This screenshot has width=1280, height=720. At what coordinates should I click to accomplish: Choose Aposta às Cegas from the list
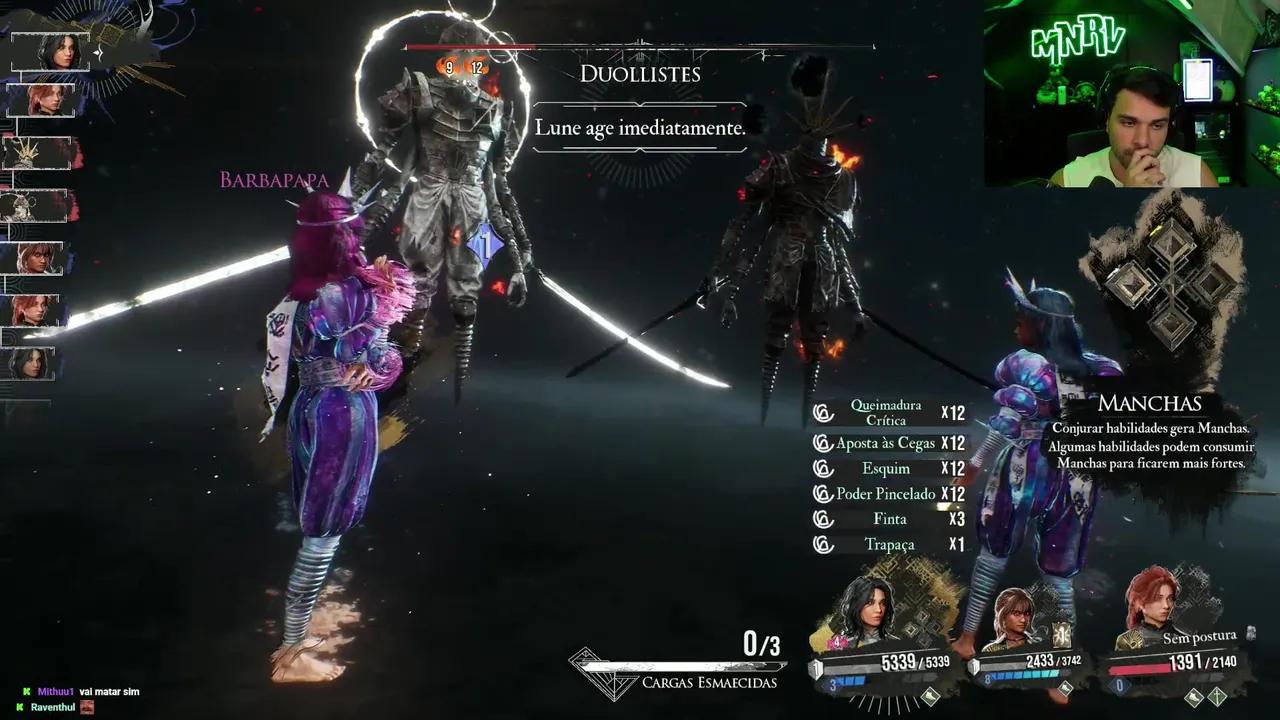886,443
